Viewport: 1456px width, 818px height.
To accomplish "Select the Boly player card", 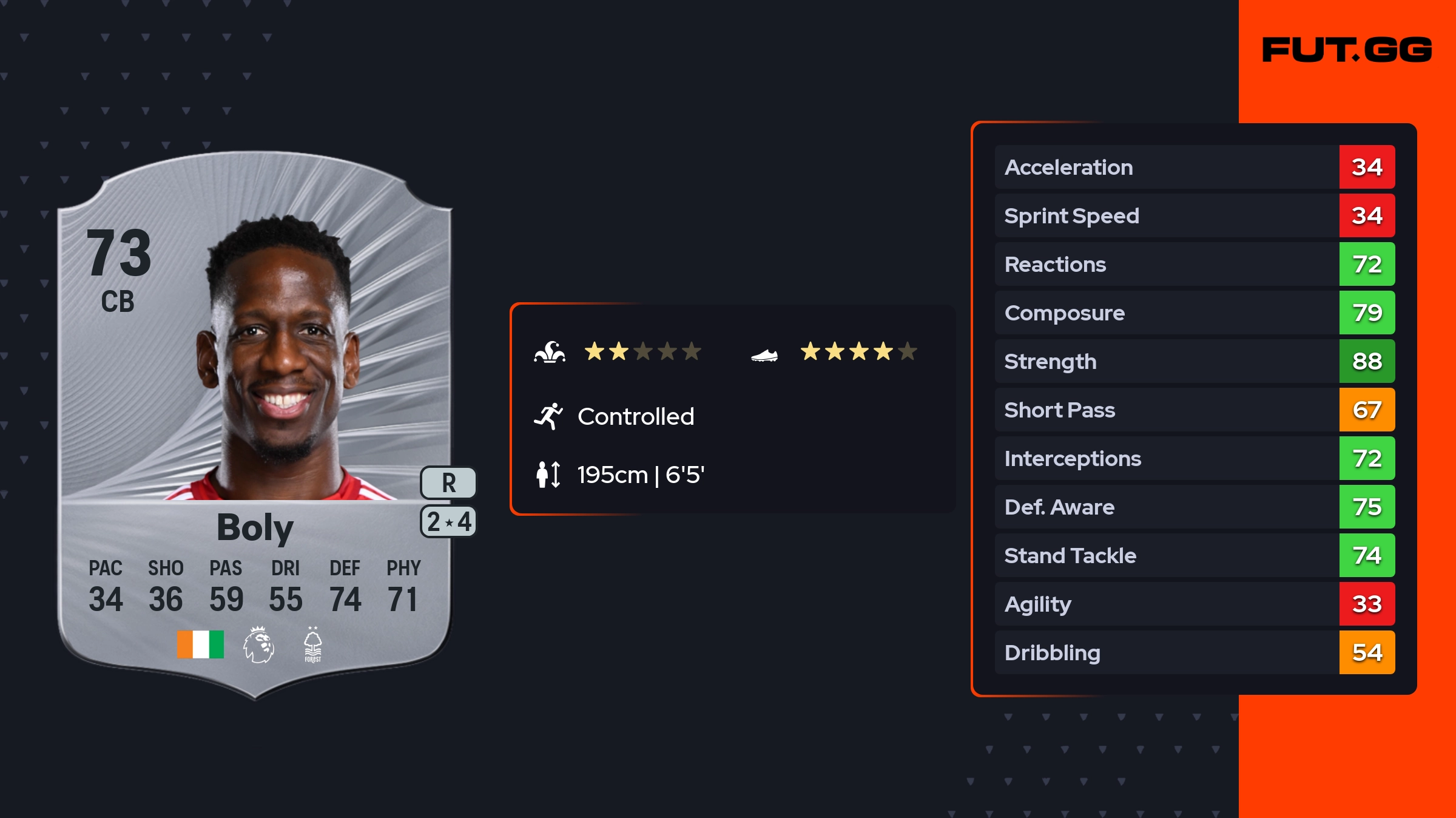I will (255, 425).
